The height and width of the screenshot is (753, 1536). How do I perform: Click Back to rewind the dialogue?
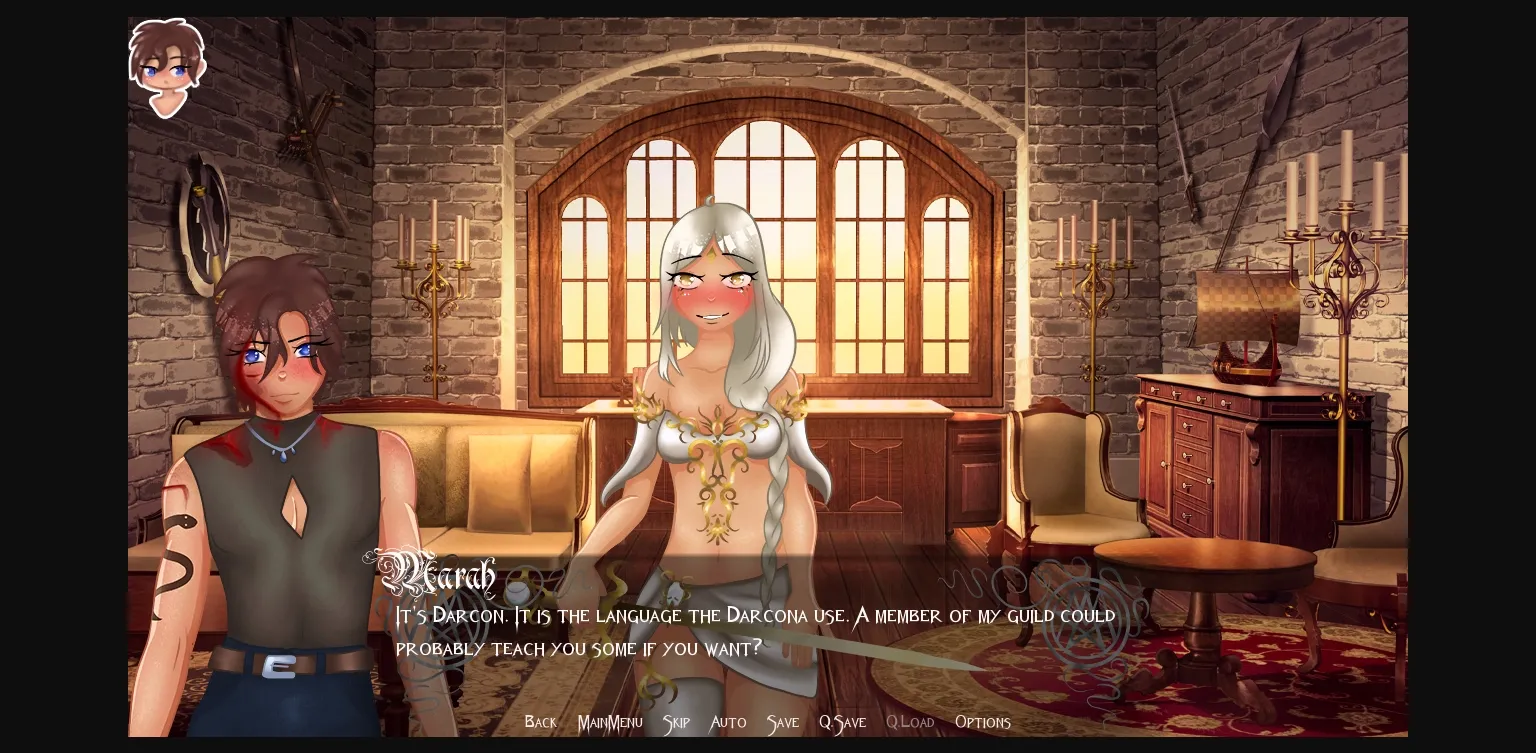tap(540, 722)
